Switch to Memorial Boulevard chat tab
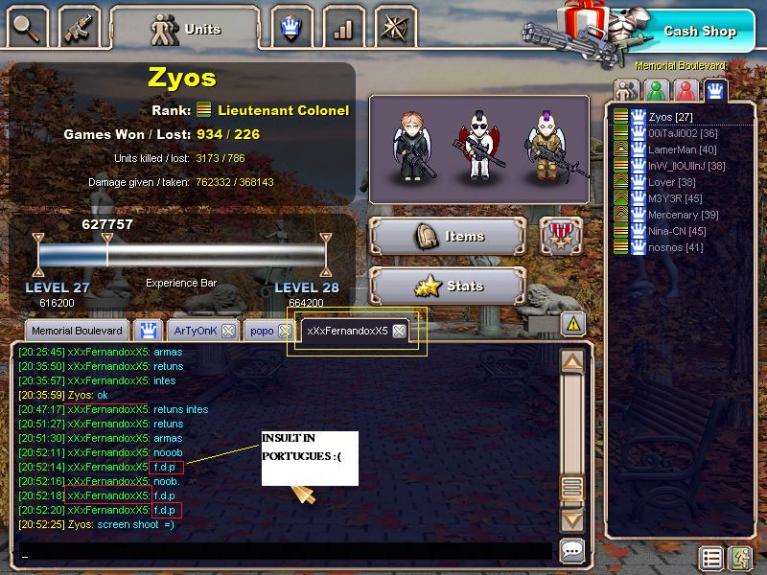 76,330
